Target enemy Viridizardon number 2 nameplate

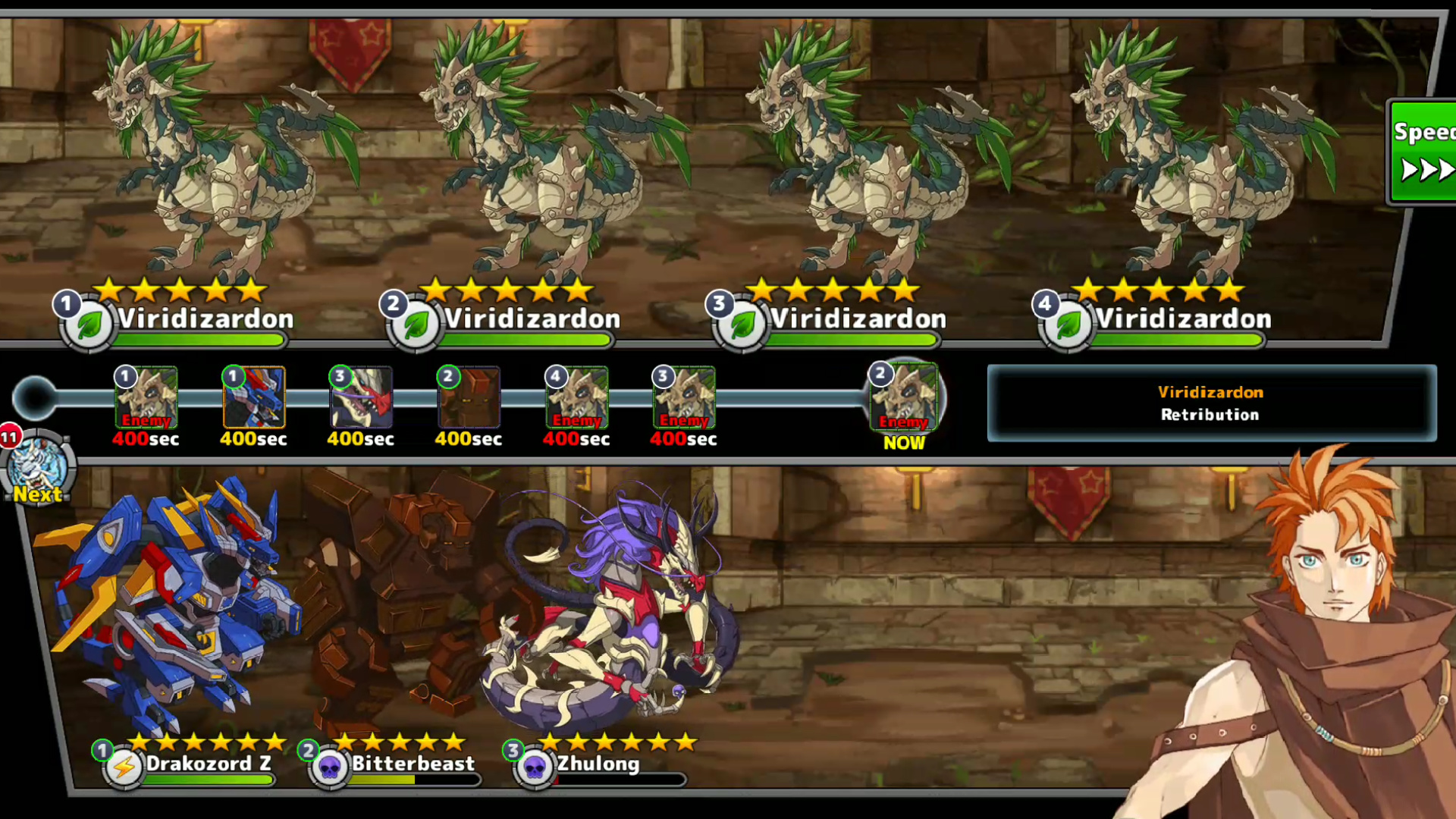[x=531, y=319]
